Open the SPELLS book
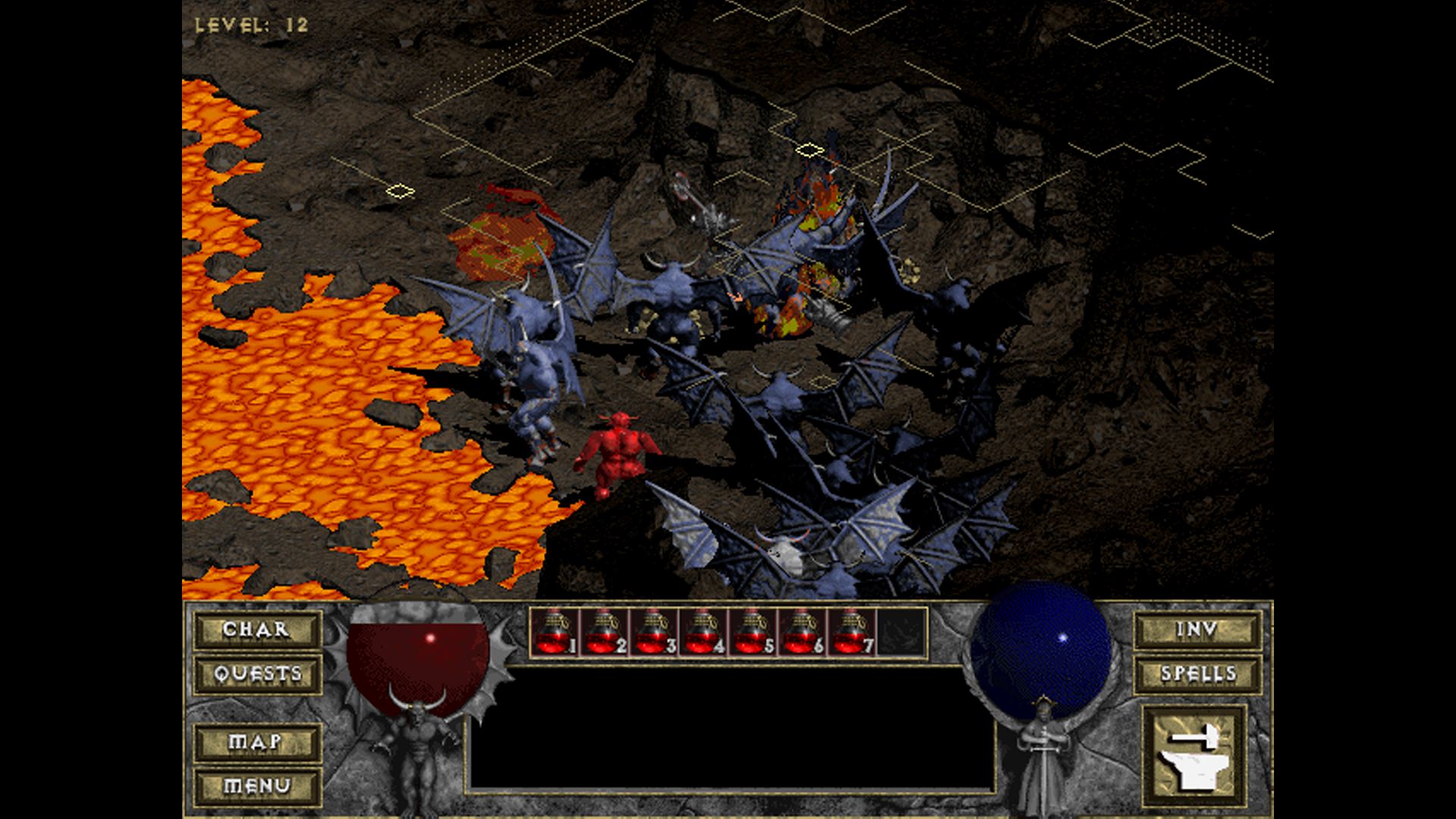This screenshot has width=1456, height=819. 1197,674
